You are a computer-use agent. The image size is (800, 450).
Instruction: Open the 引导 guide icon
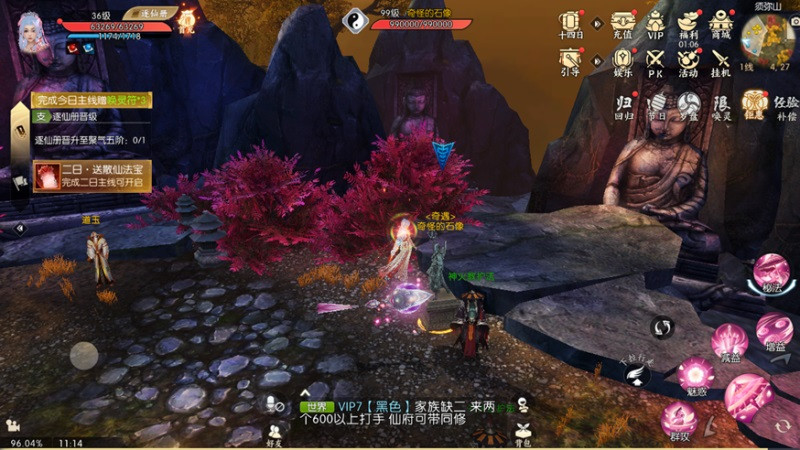(x=570, y=58)
